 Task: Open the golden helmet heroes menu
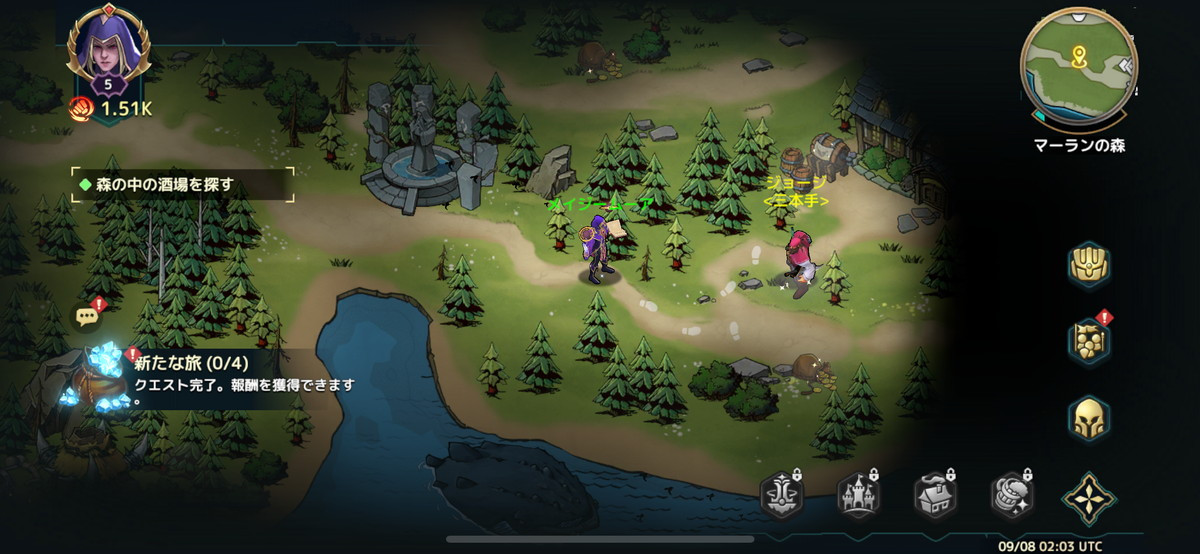tap(1088, 418)
